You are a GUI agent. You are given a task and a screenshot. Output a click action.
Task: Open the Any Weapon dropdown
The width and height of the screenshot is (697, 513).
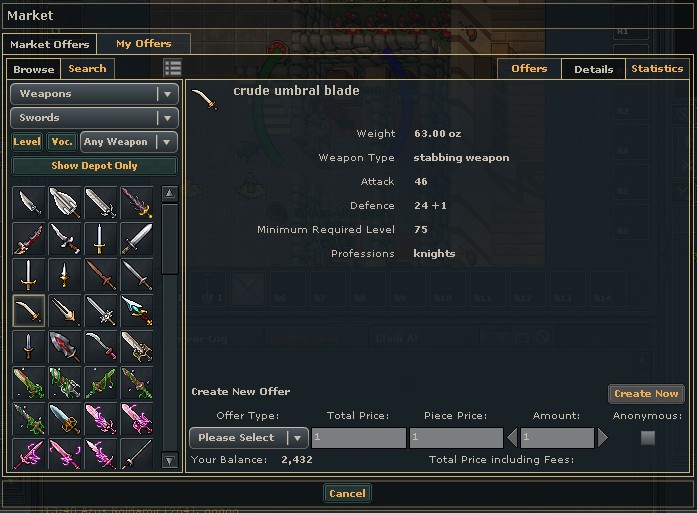click(x=129, y=142)
